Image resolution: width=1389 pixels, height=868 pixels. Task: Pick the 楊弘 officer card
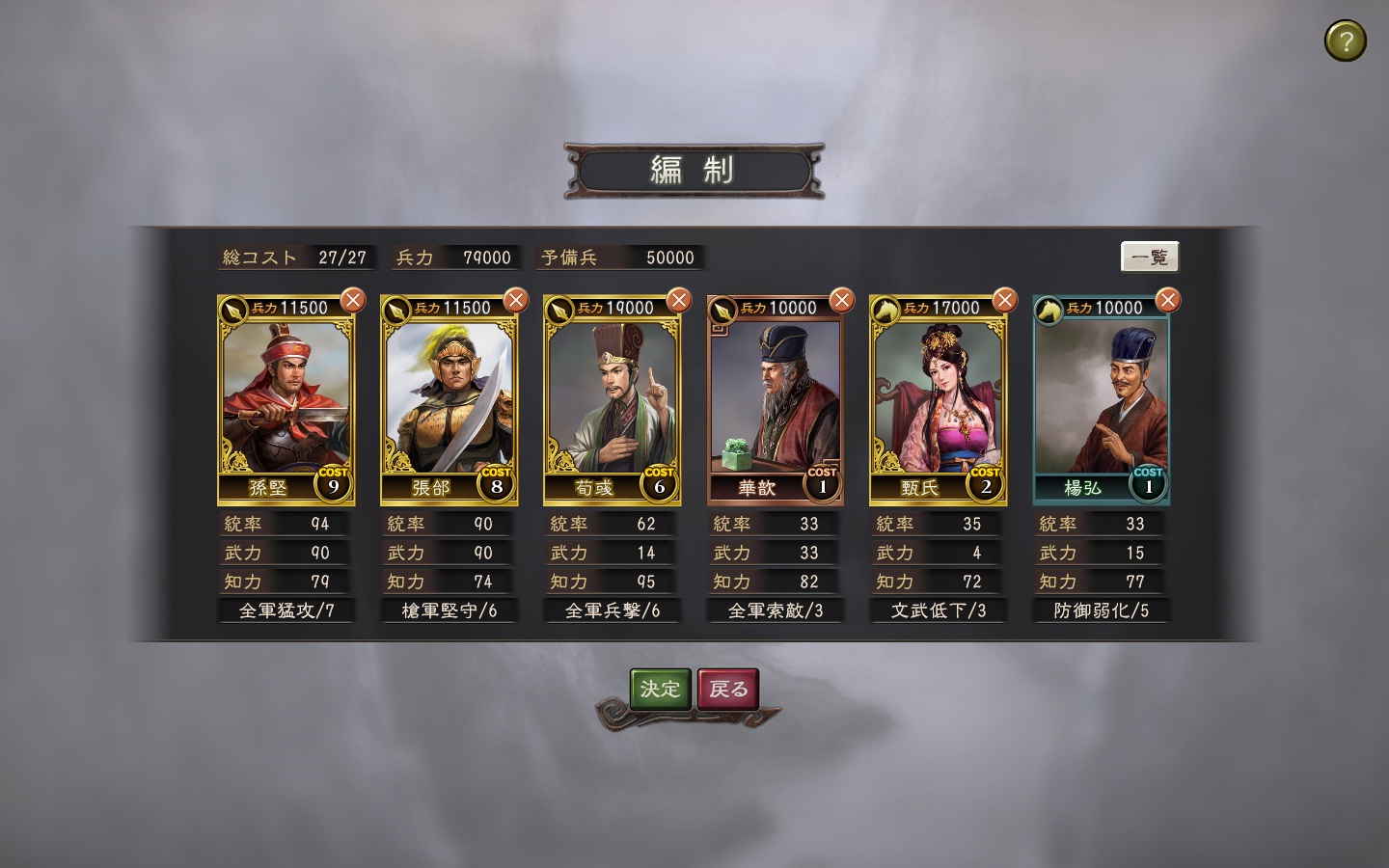(1101, 400)
